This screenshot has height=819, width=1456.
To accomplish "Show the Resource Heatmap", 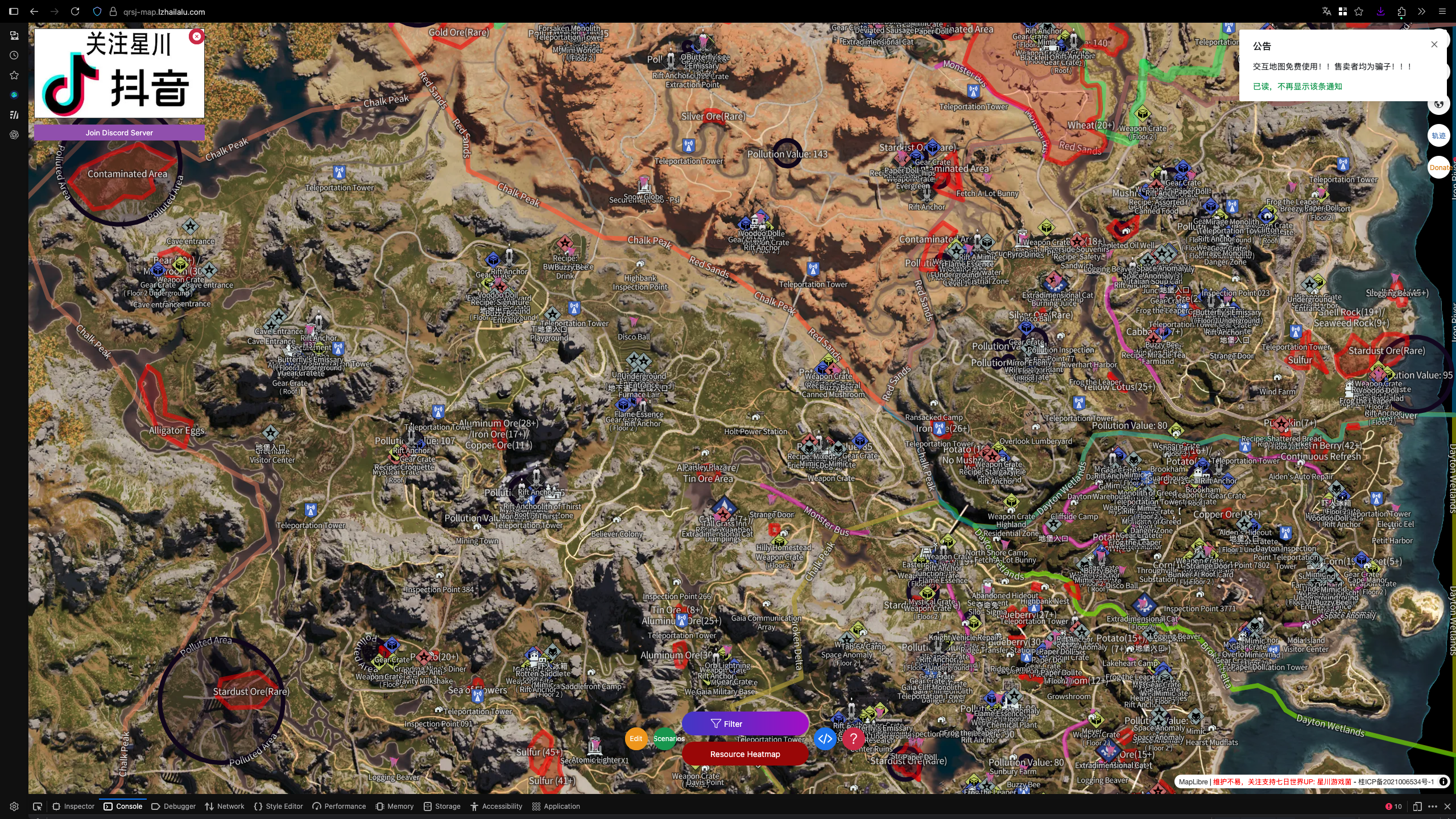I will [x=745, y=754].
